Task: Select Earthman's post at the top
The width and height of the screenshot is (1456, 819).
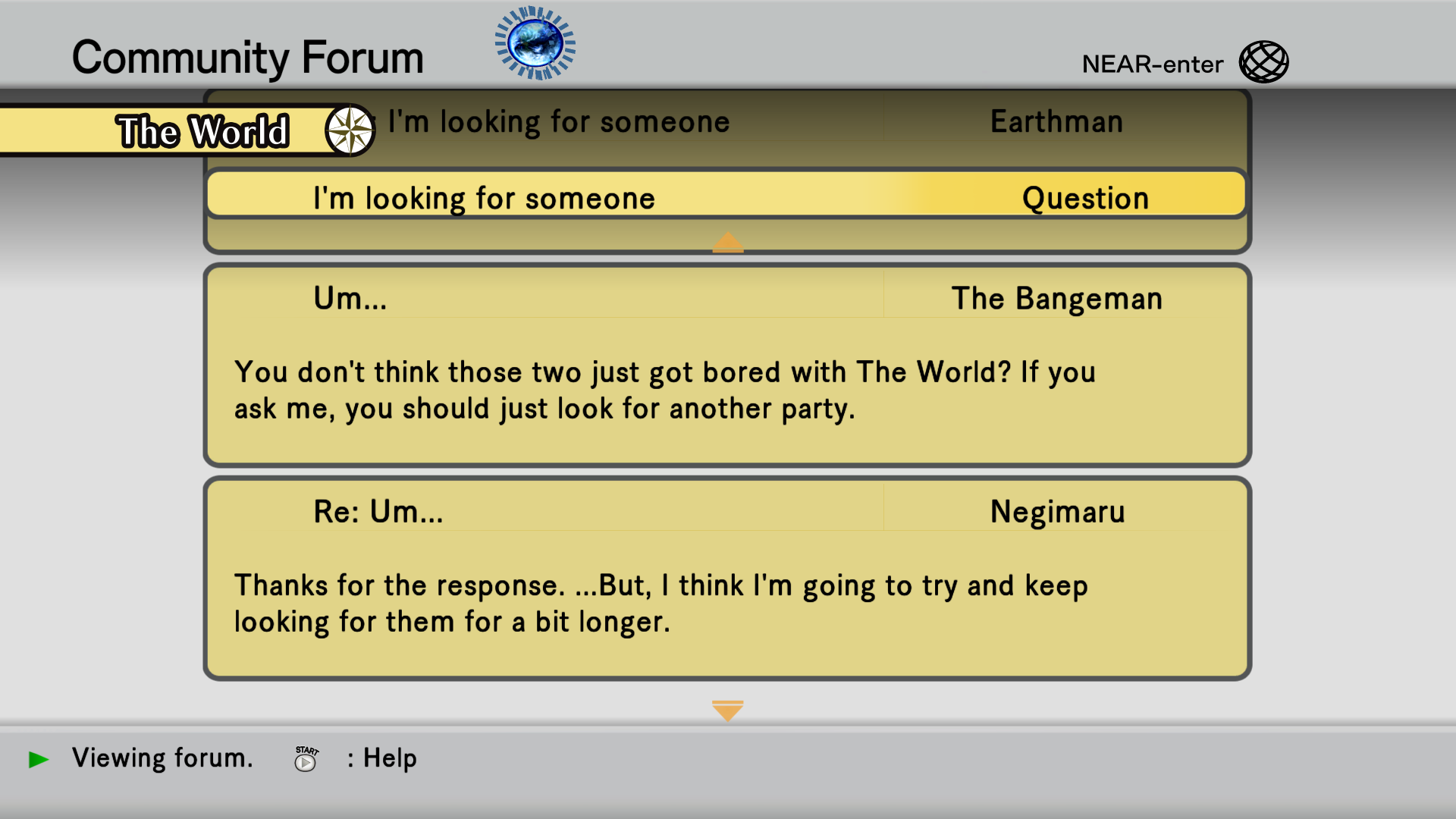Action: point(758,123)
